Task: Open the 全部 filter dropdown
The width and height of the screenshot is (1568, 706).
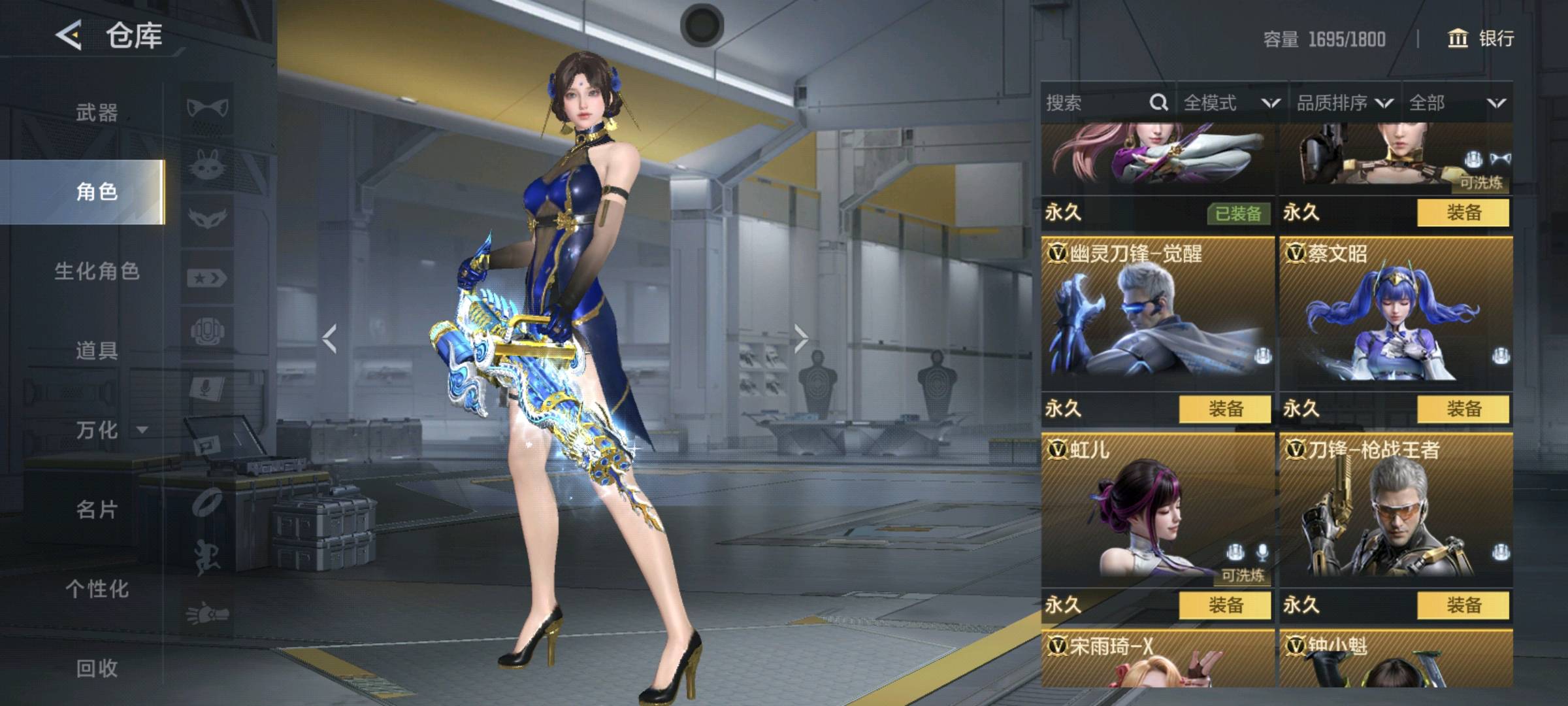Action: point(1457,103)
